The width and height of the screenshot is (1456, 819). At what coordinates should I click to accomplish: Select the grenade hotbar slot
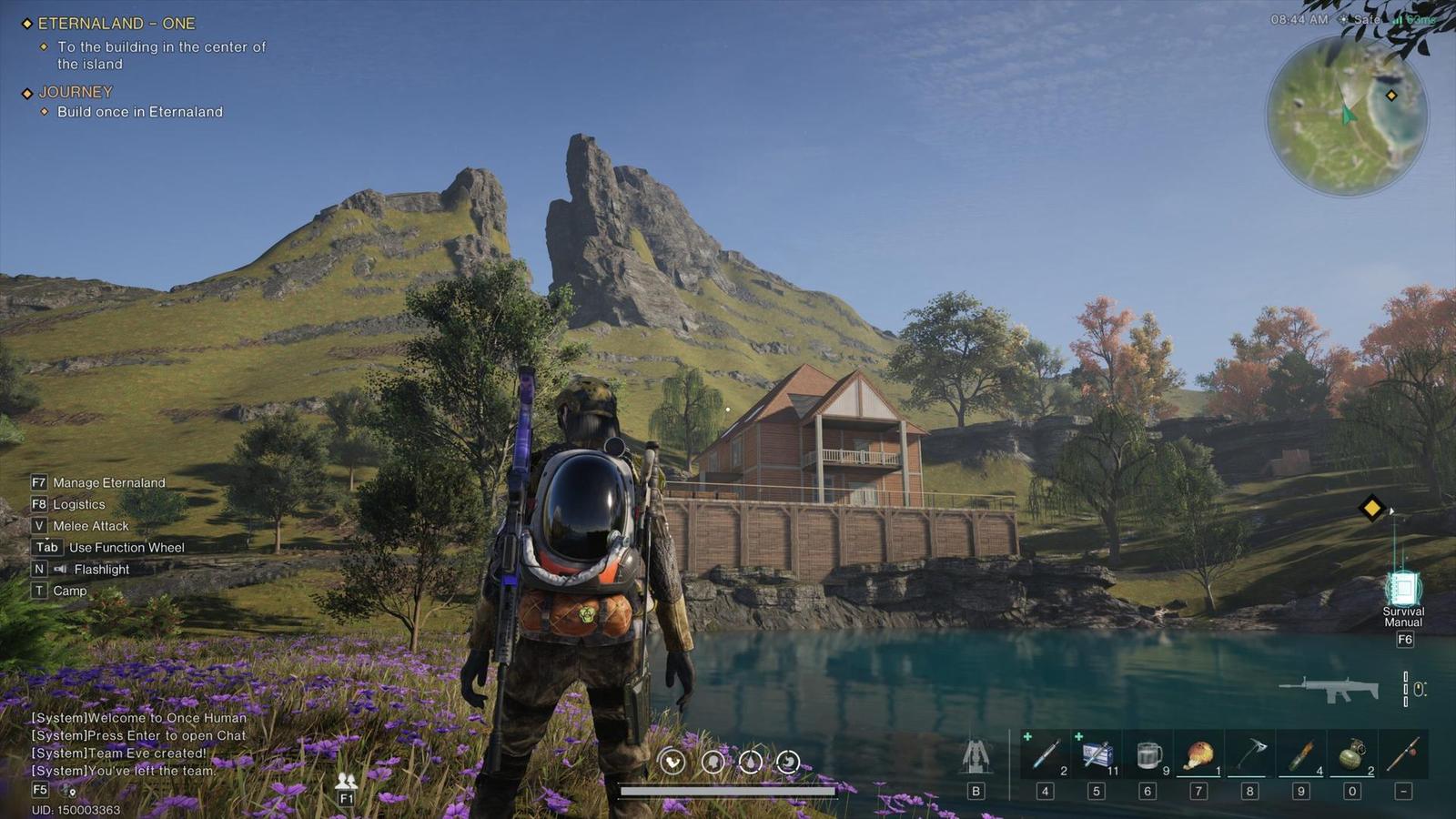pos(1352,754)
